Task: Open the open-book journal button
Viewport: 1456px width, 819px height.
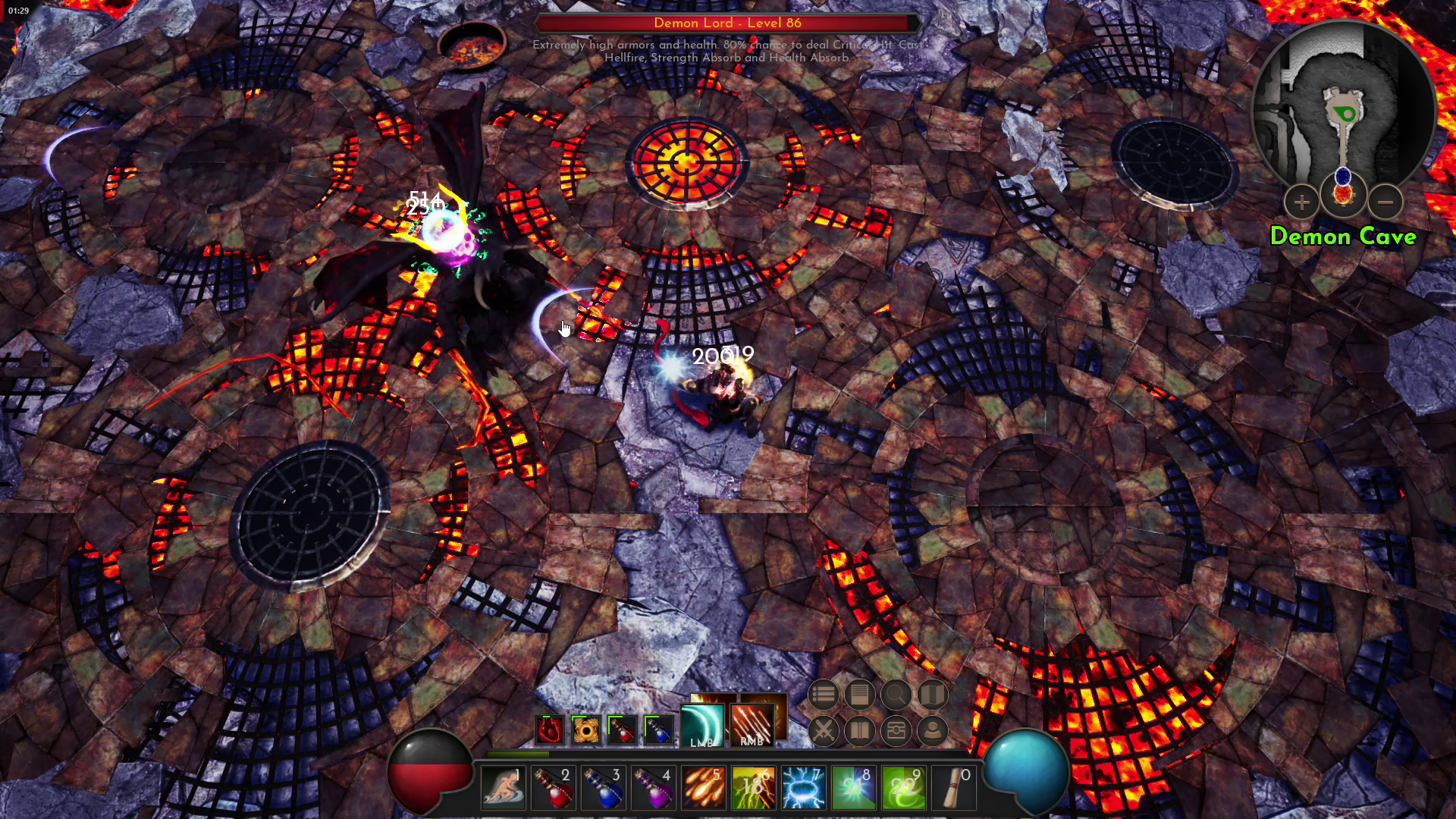Action: [x=859, y=731]
